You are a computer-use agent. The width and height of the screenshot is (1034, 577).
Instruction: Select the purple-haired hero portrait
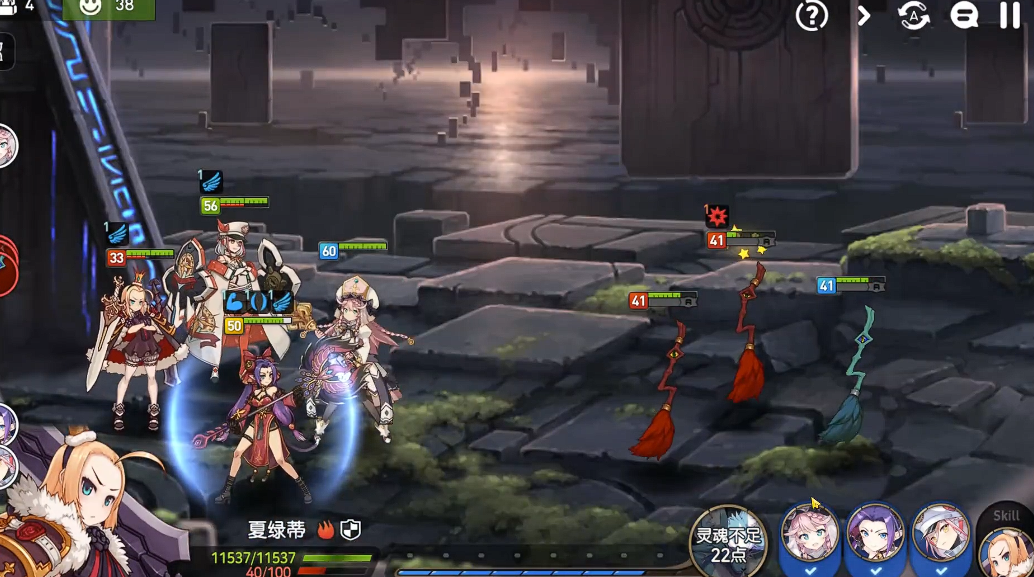875,537
